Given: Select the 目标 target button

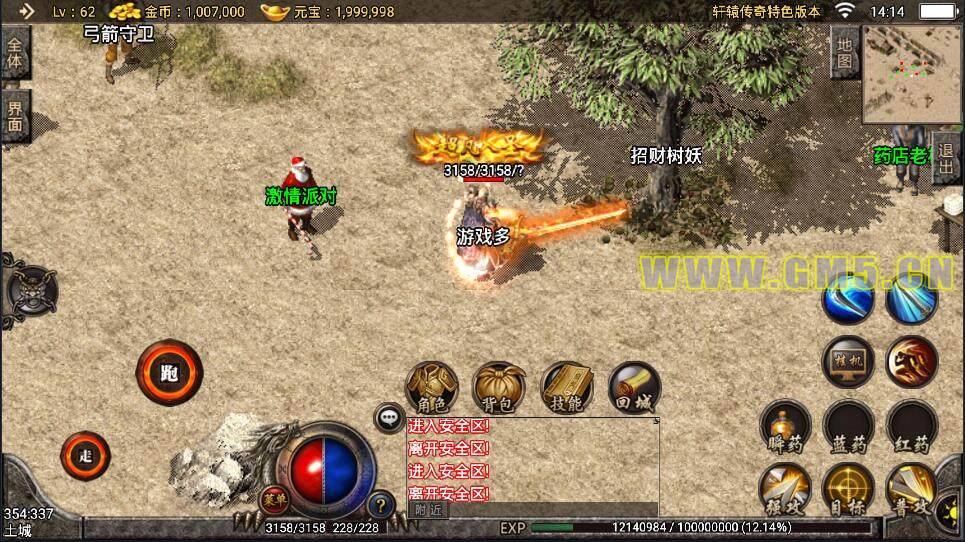Looking at the screenshot, I should point(847,490).
